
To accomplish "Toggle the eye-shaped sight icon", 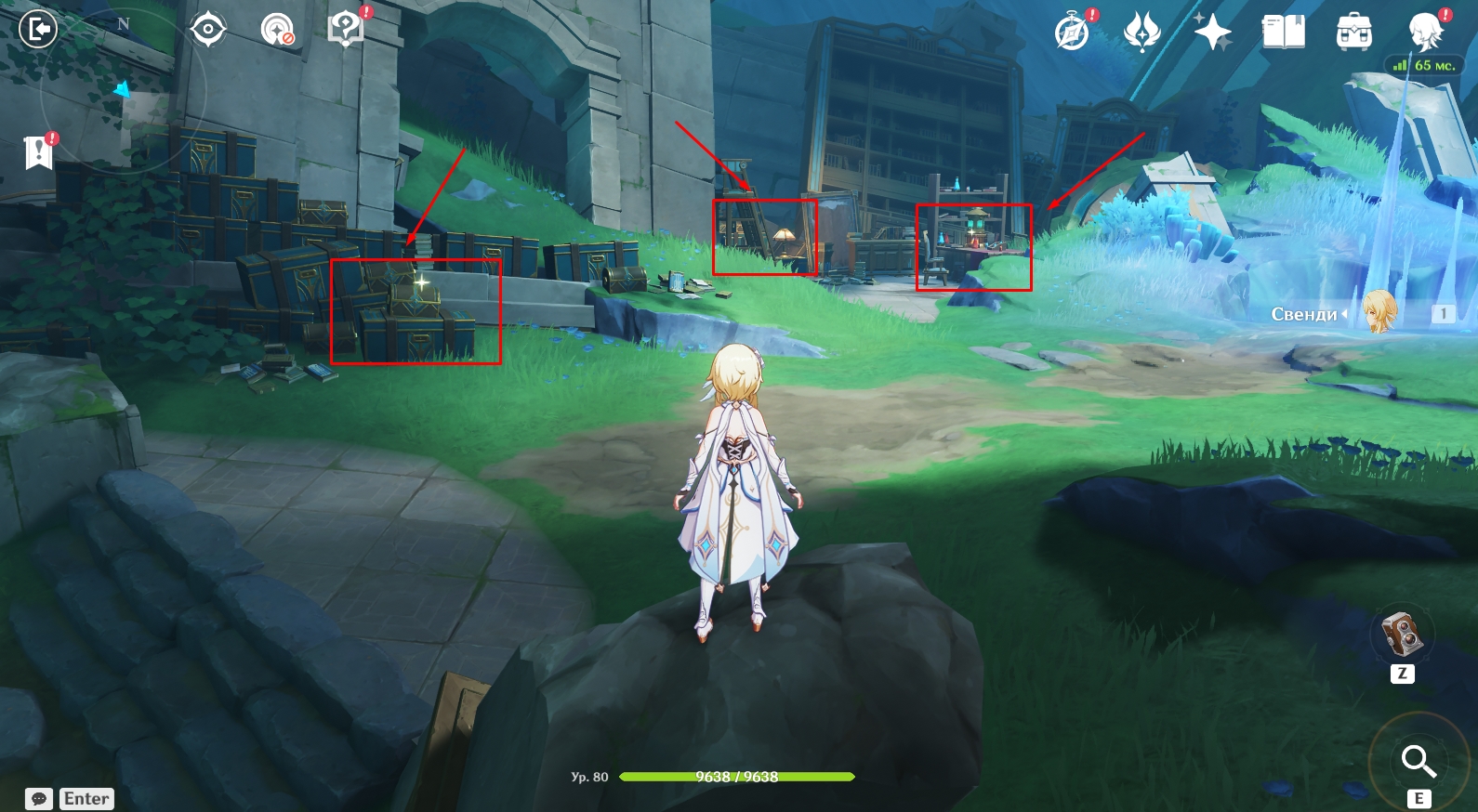I will 207,30.
